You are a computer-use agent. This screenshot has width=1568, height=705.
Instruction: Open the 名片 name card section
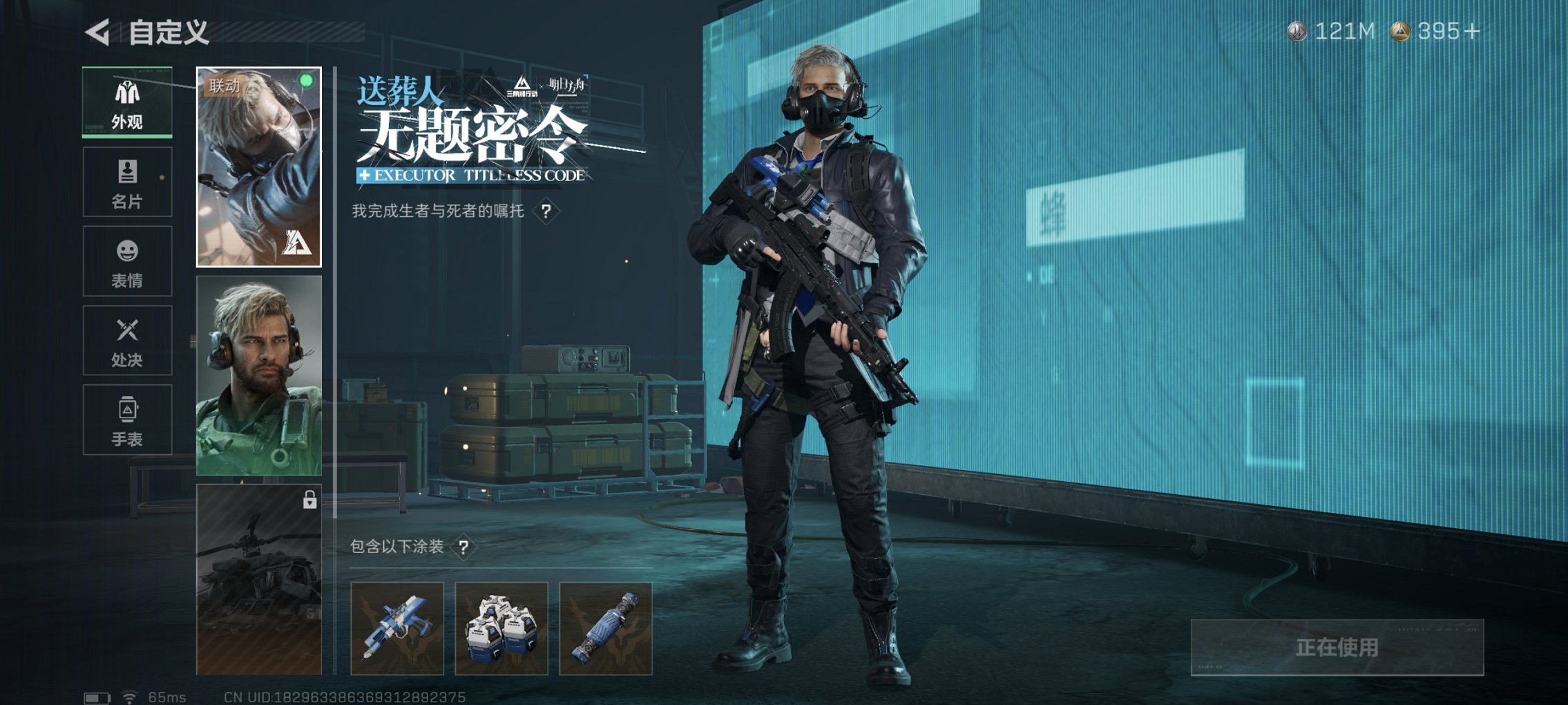127,181
